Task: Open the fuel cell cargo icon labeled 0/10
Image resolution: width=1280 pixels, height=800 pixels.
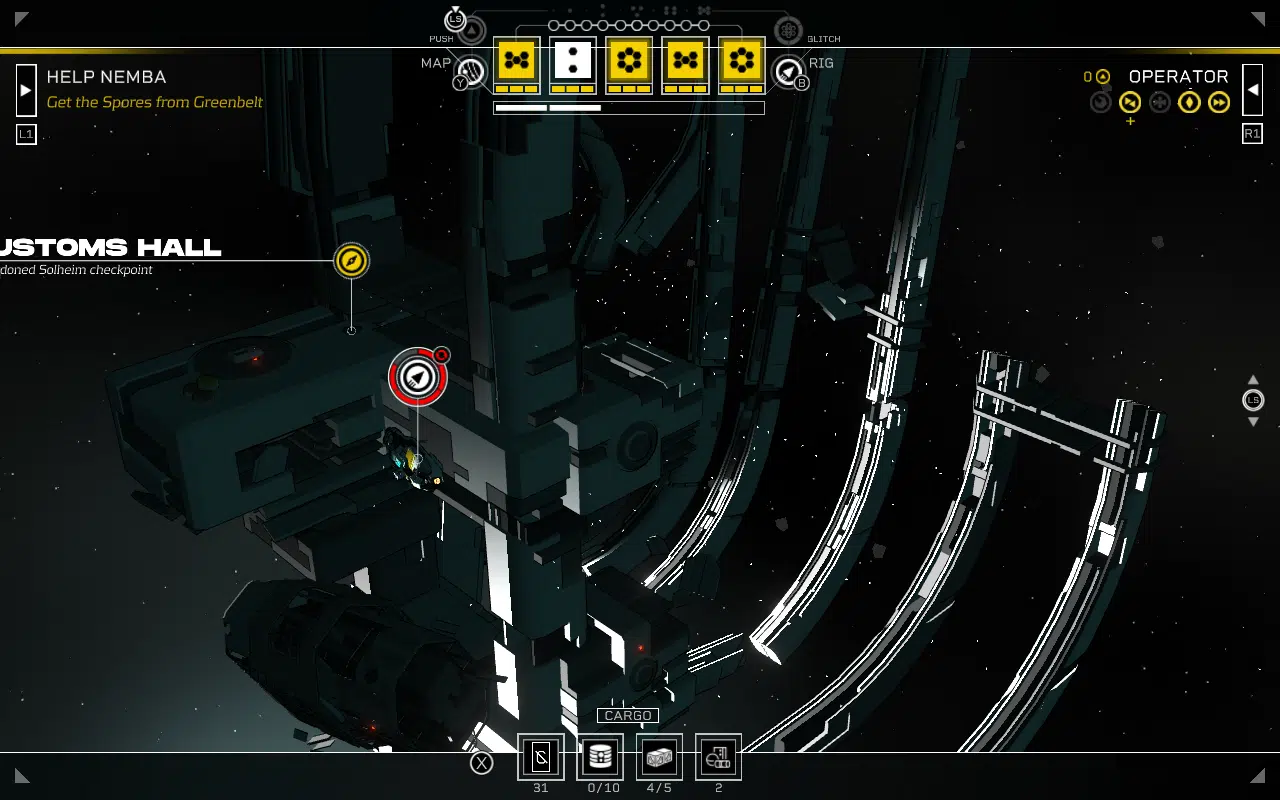Action: (x=600, y=758)
